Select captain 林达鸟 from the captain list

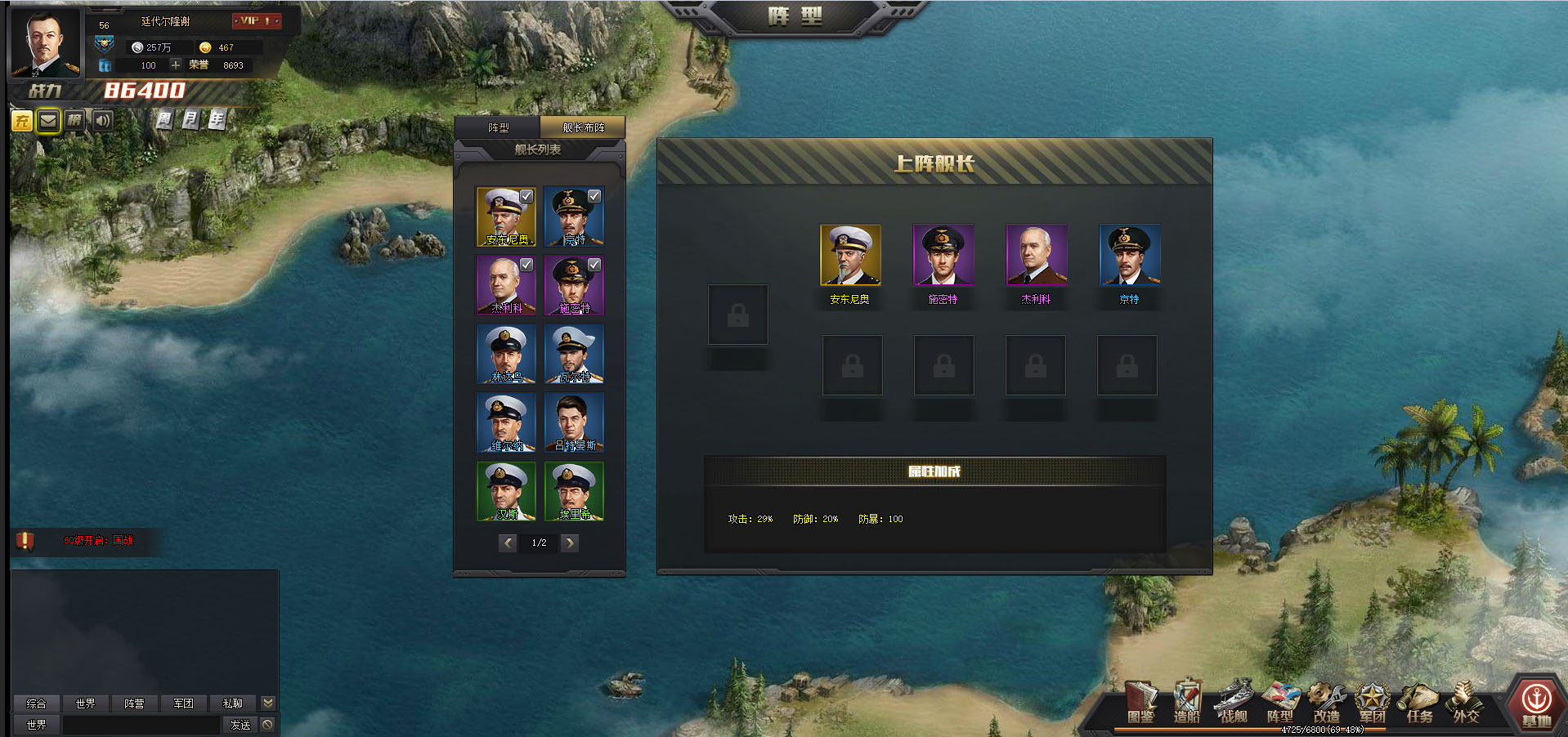coord(506,354)
